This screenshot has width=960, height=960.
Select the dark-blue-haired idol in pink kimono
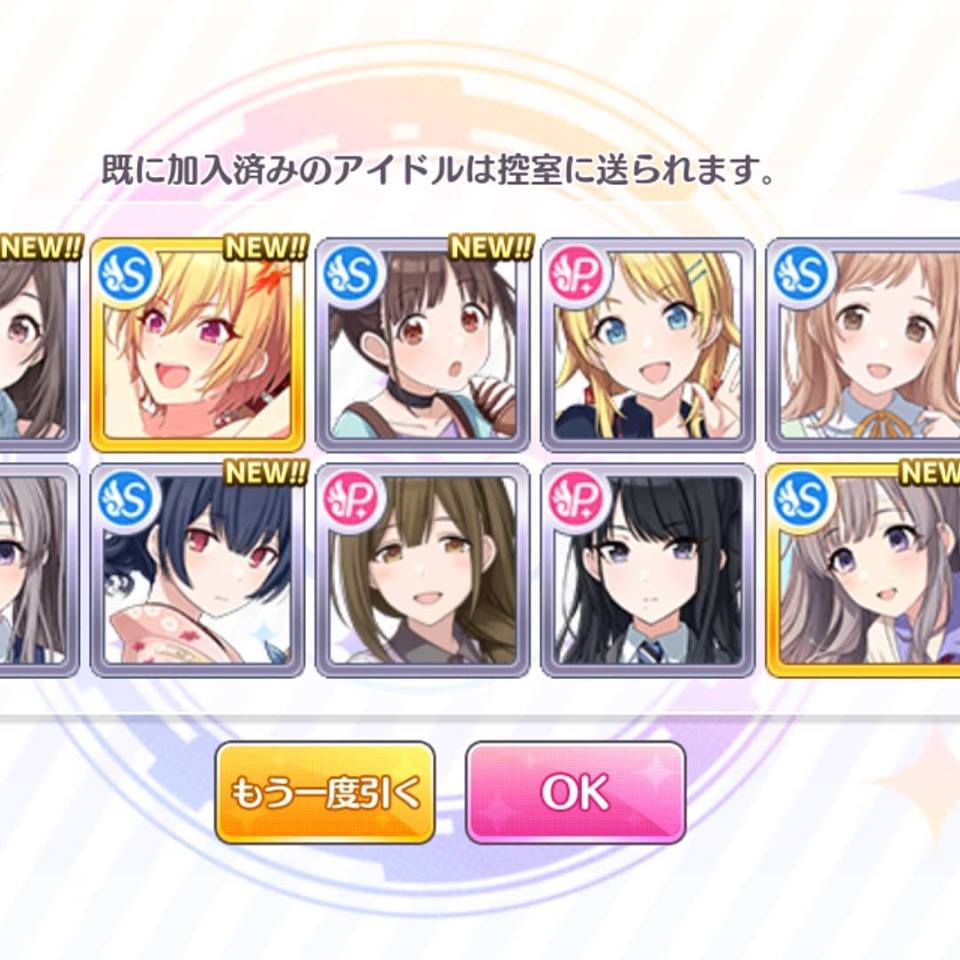198,570
